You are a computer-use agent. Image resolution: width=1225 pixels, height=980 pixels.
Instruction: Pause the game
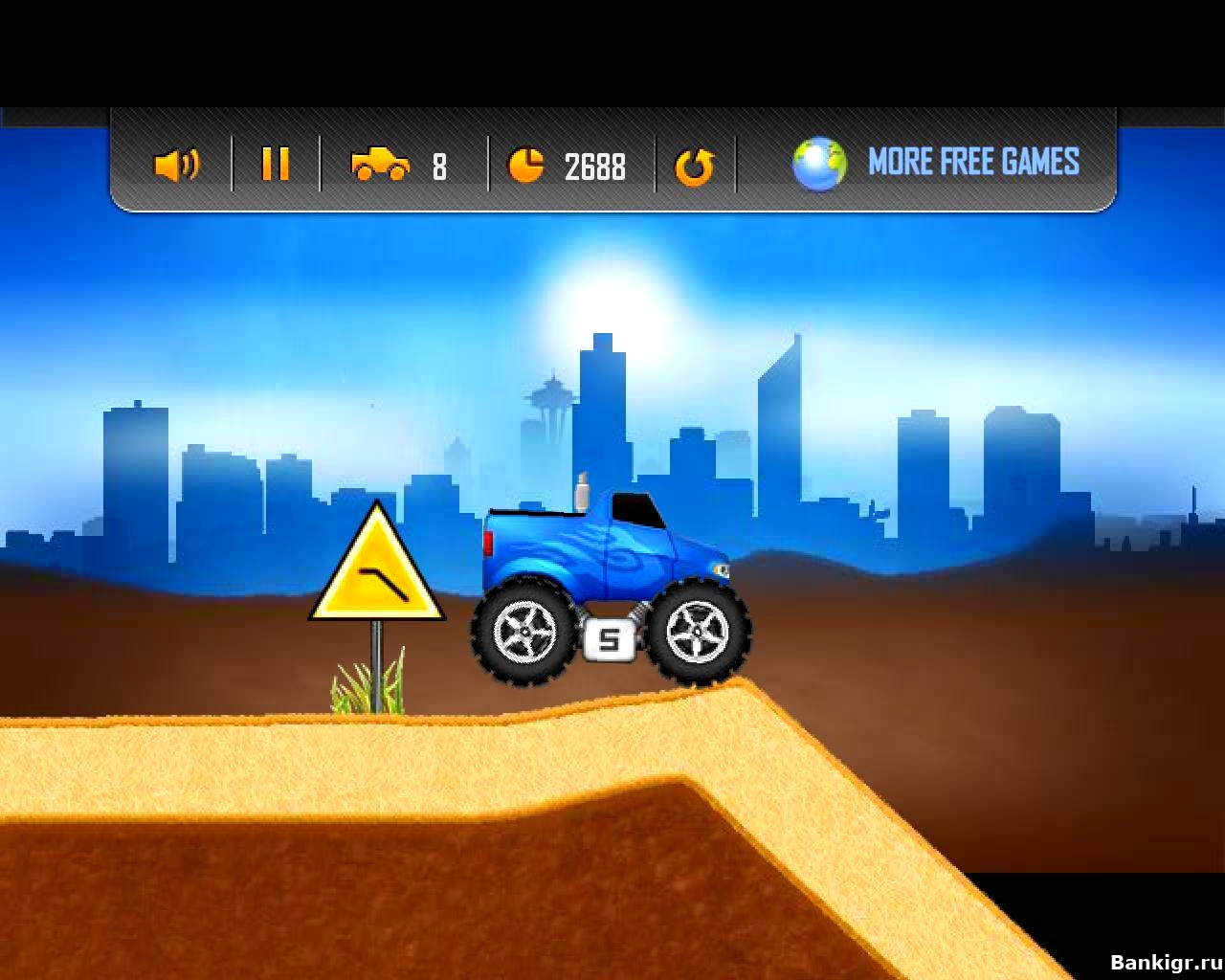(x=276, y=164)
